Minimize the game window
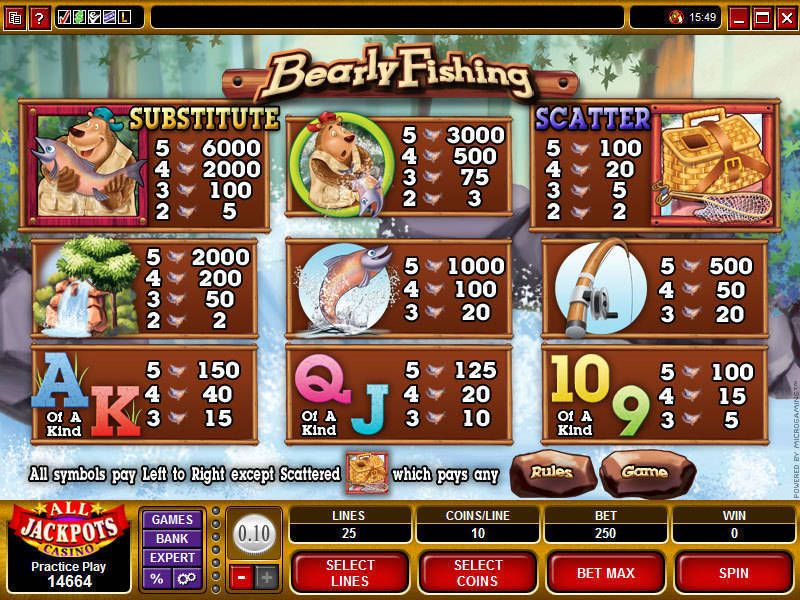 [740, 17]
